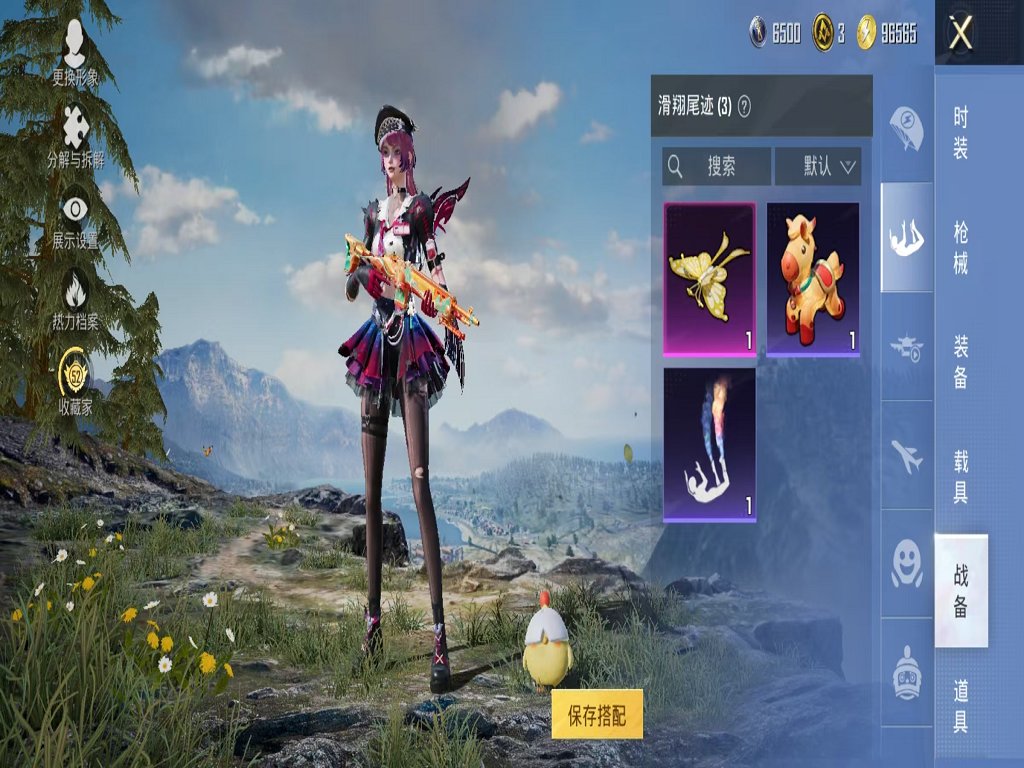The height and width of the screenshot is (768, 1024).
Task: Select the airplane subcategory icon
Action: 906,457
